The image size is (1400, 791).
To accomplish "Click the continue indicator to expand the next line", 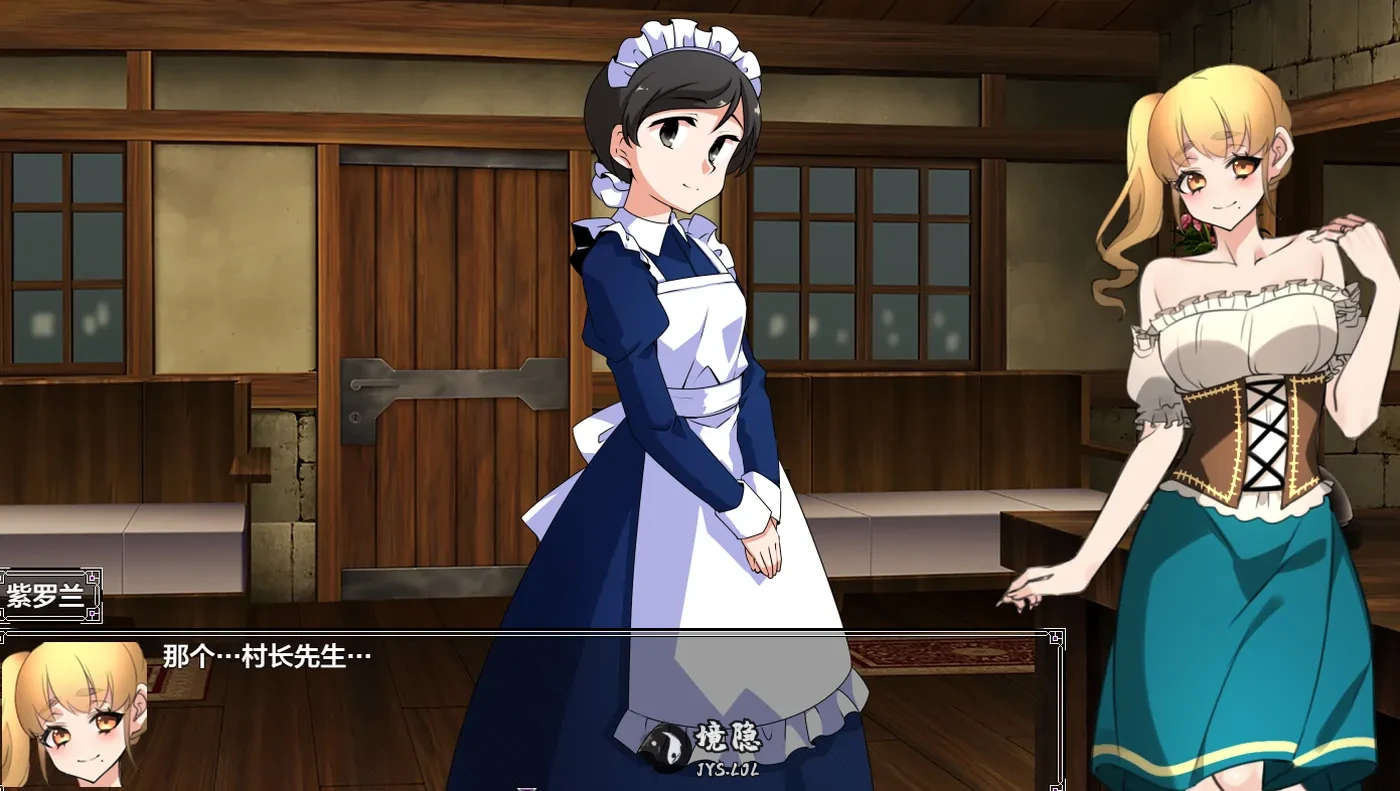I will pyautogui.click(x=527, y=787).
